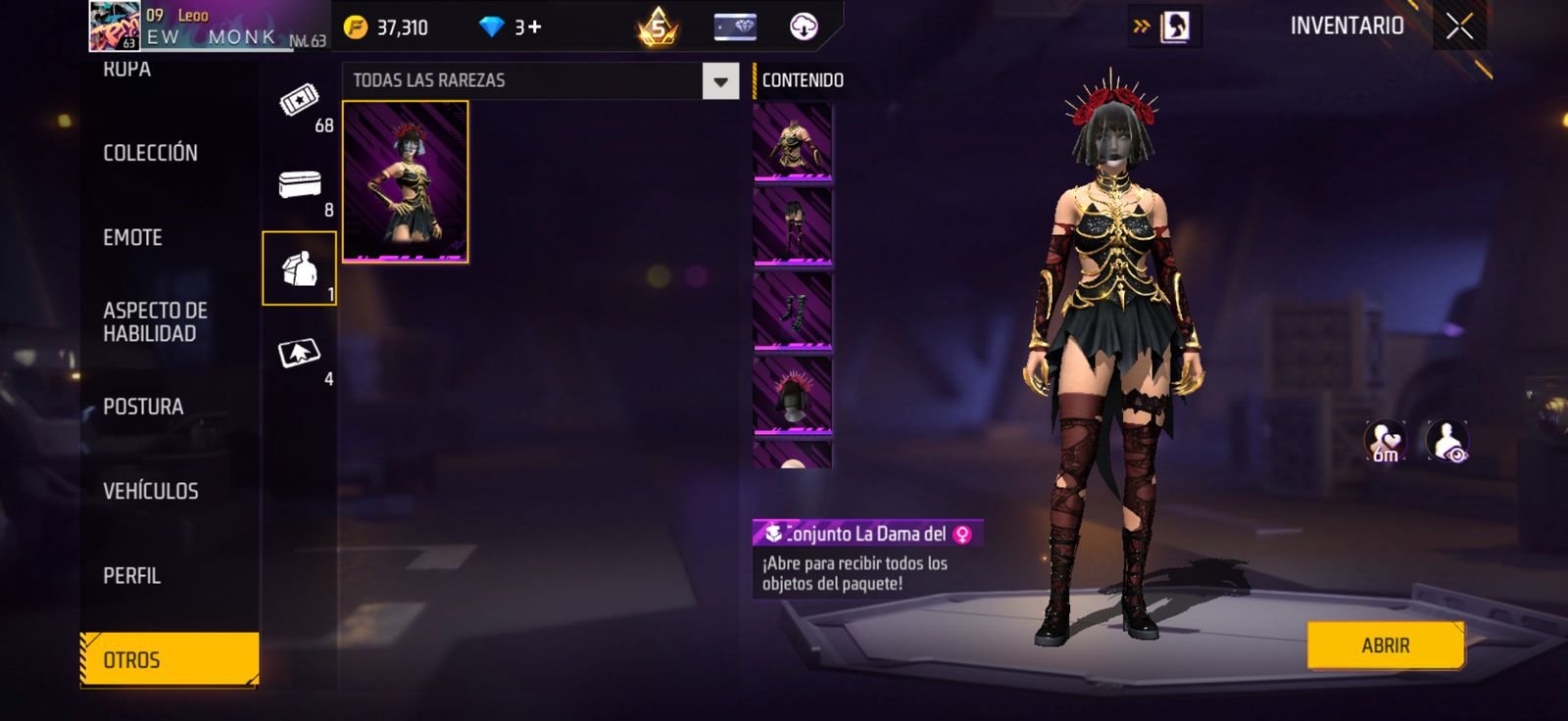Select the Emote menu entry
The height and width of the screenshot is (721, 1568).
pos(132,237)
